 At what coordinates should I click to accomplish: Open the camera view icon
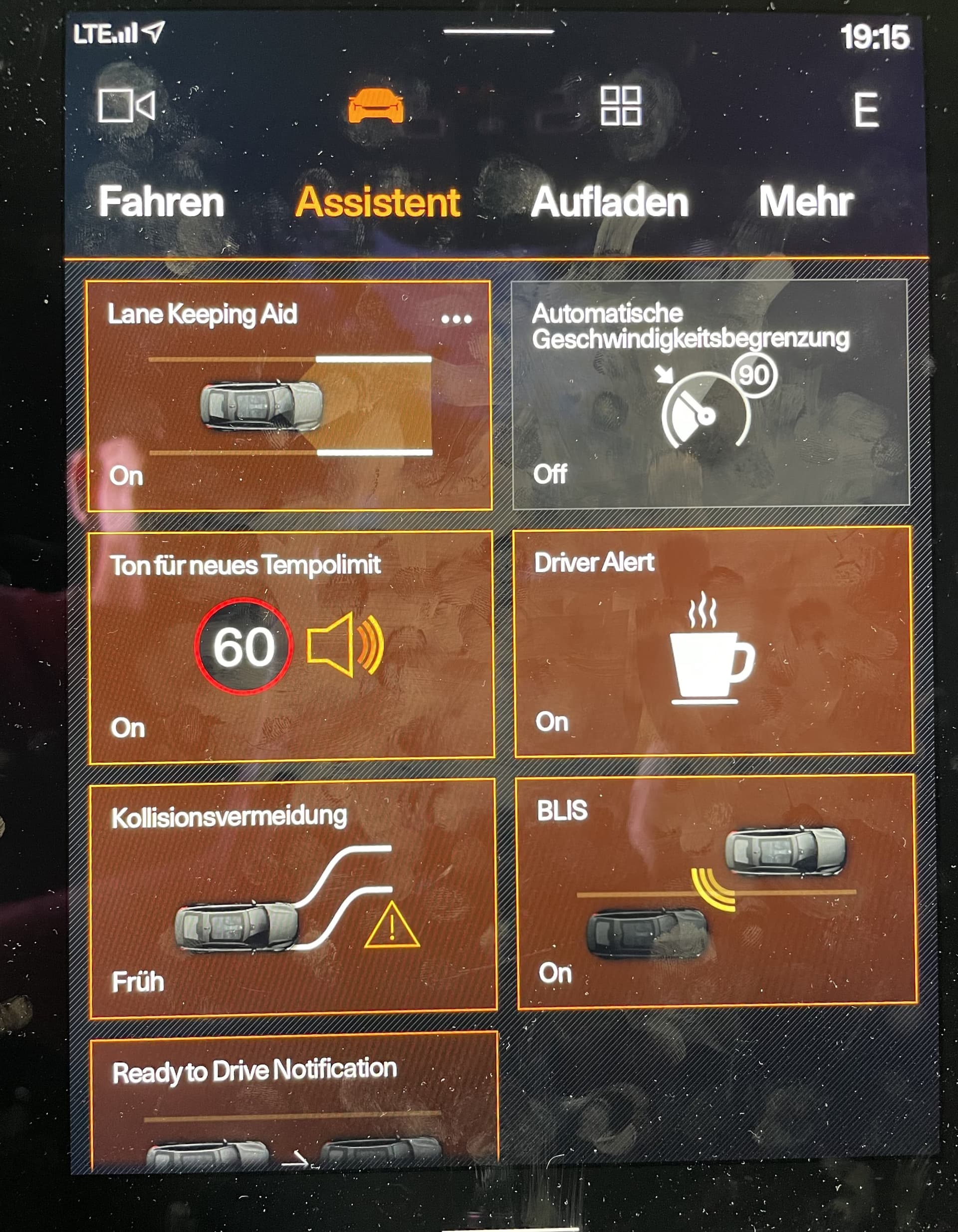(x=126, y=105)
